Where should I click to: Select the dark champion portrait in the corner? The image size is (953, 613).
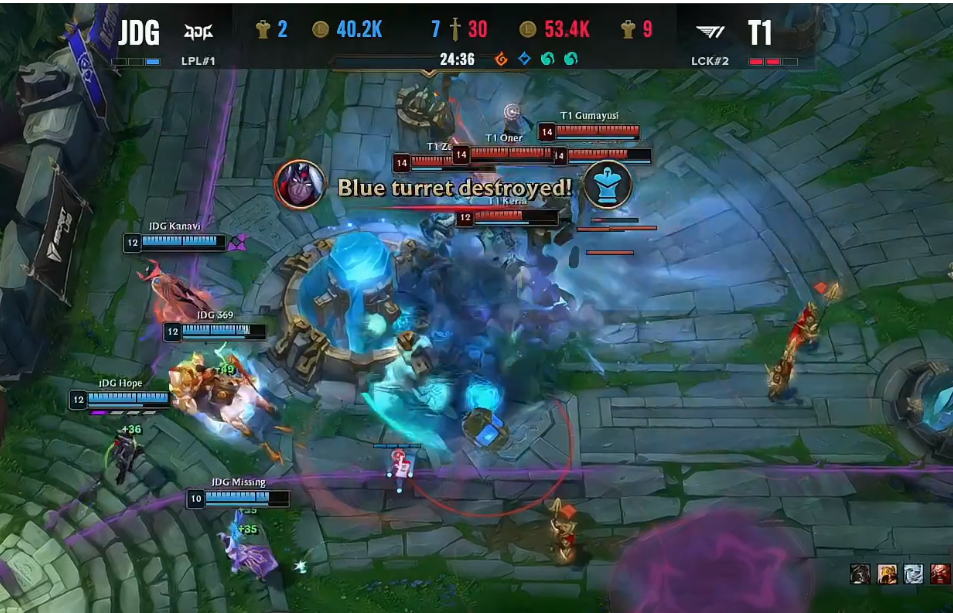coord(860,573)
